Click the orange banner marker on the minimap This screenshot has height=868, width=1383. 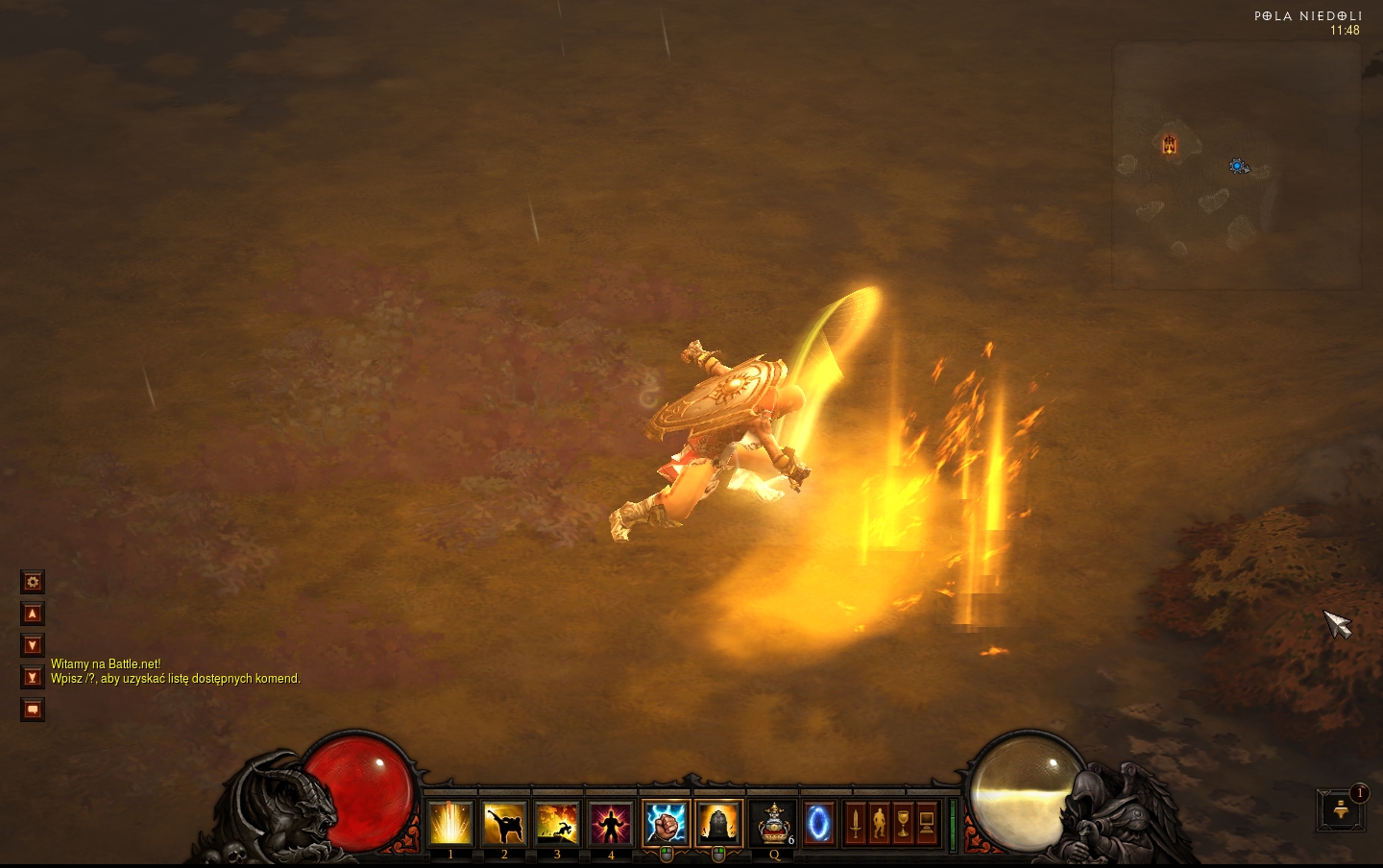pyautogui.click(x=1169, y=144)
